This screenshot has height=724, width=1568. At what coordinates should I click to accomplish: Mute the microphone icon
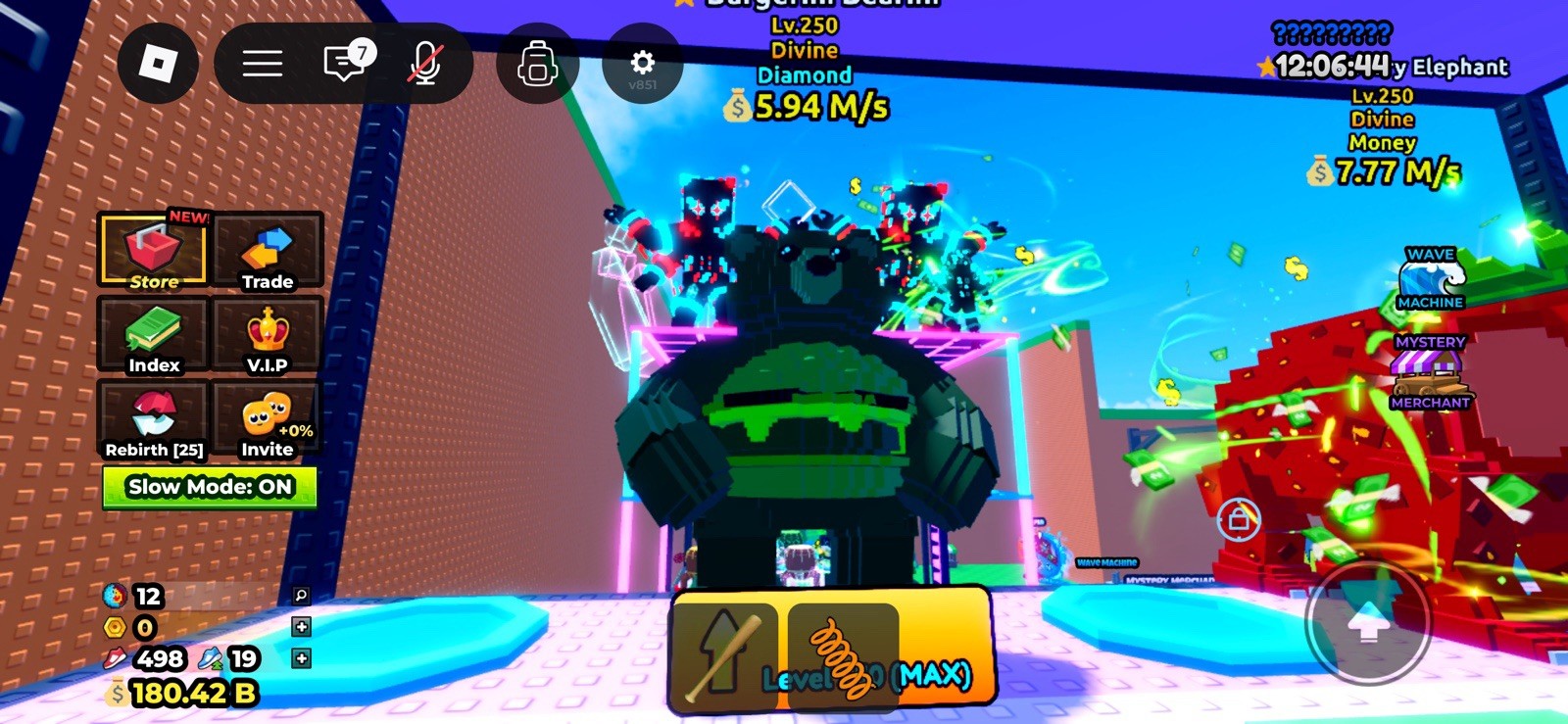pyautogui.click(x=425, y=64)
